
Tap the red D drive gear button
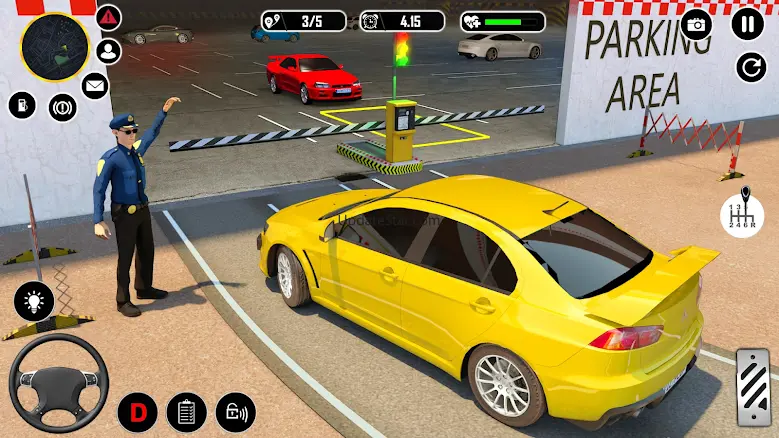138,412
